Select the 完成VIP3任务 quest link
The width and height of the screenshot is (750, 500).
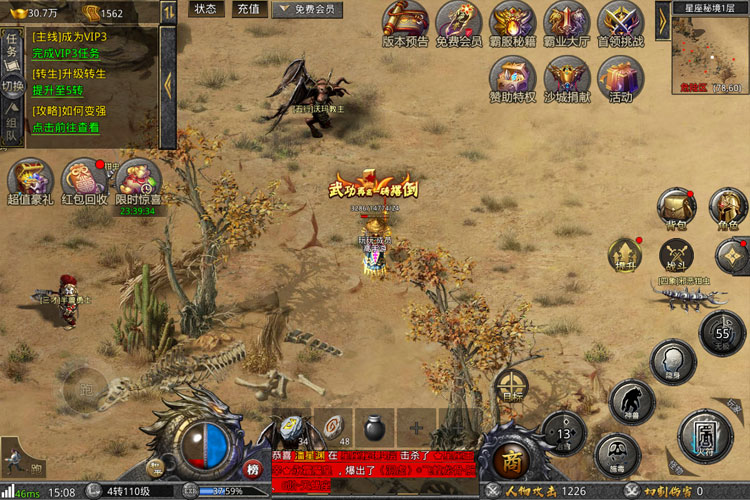69,52
